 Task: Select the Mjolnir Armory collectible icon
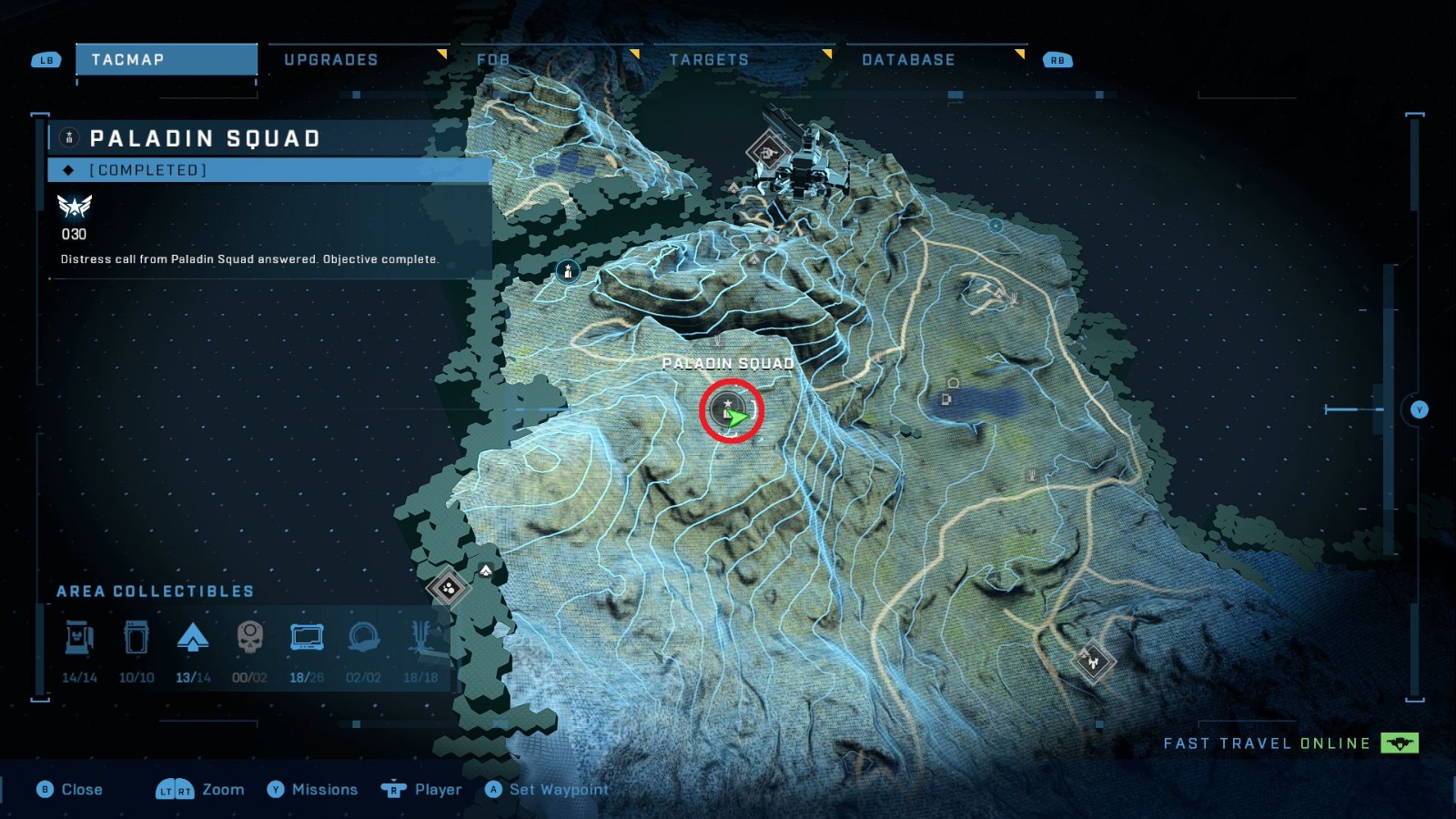tap(80, 640)
